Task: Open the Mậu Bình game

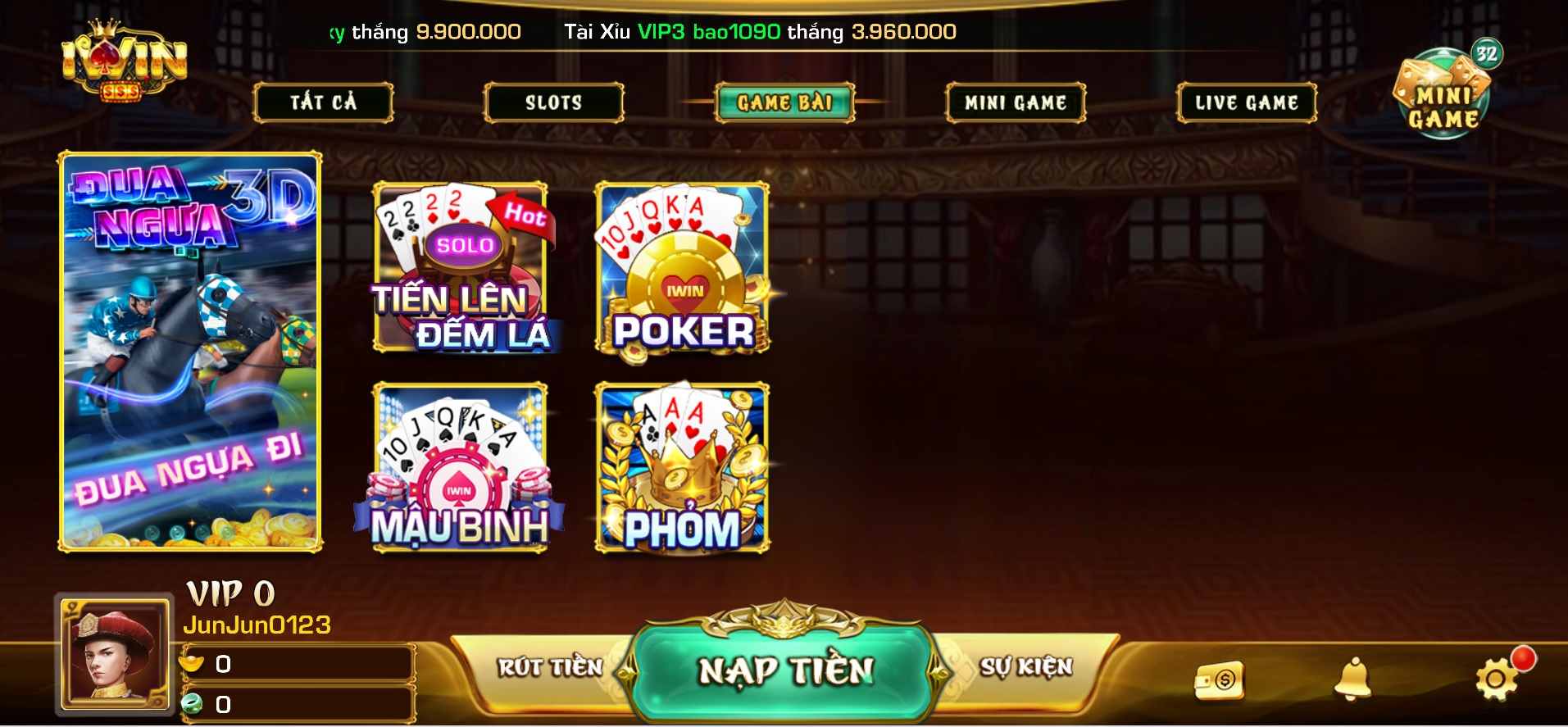Action: pos(461,467)
